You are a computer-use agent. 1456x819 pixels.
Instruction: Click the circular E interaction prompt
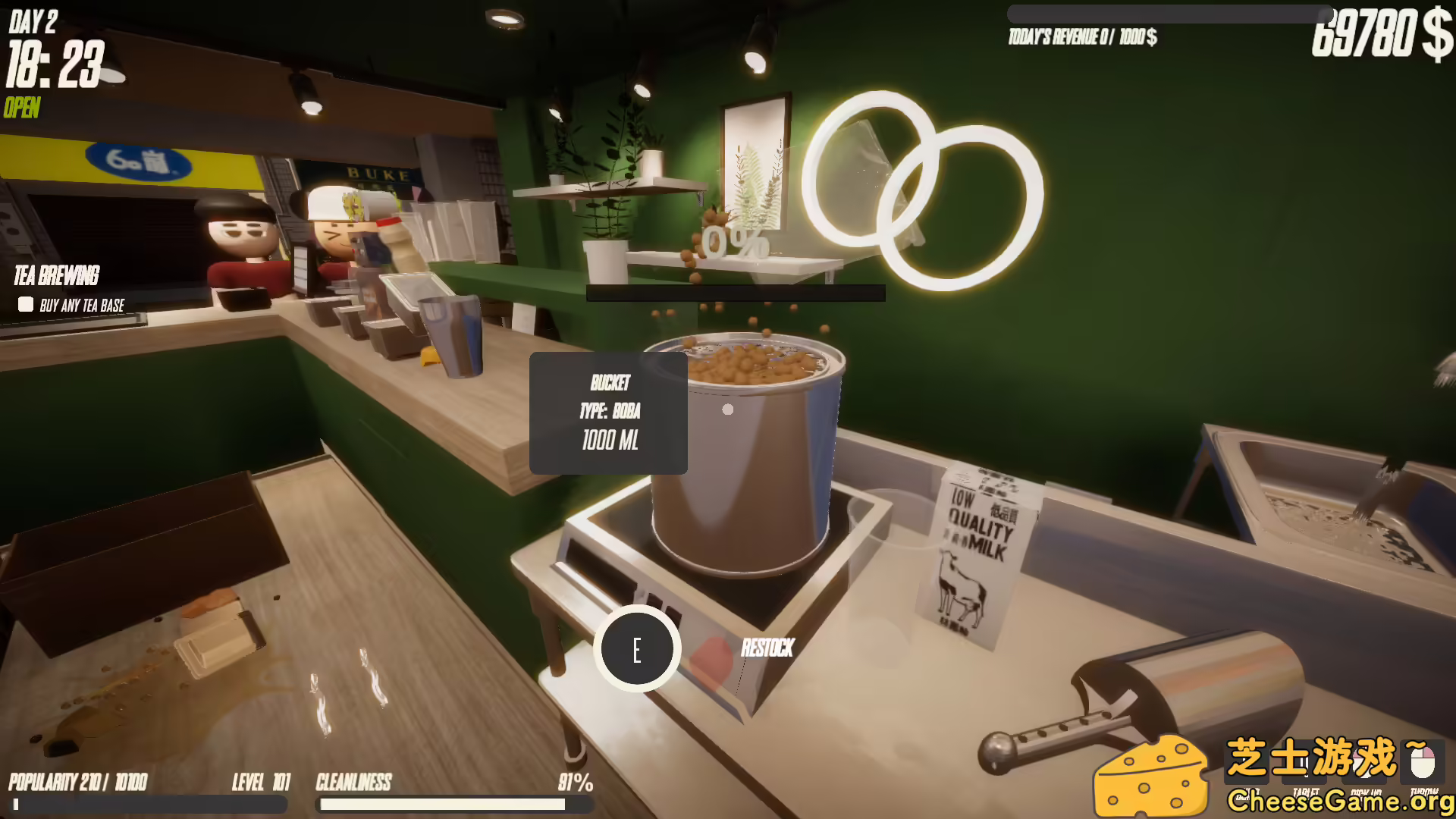point(637,650)
